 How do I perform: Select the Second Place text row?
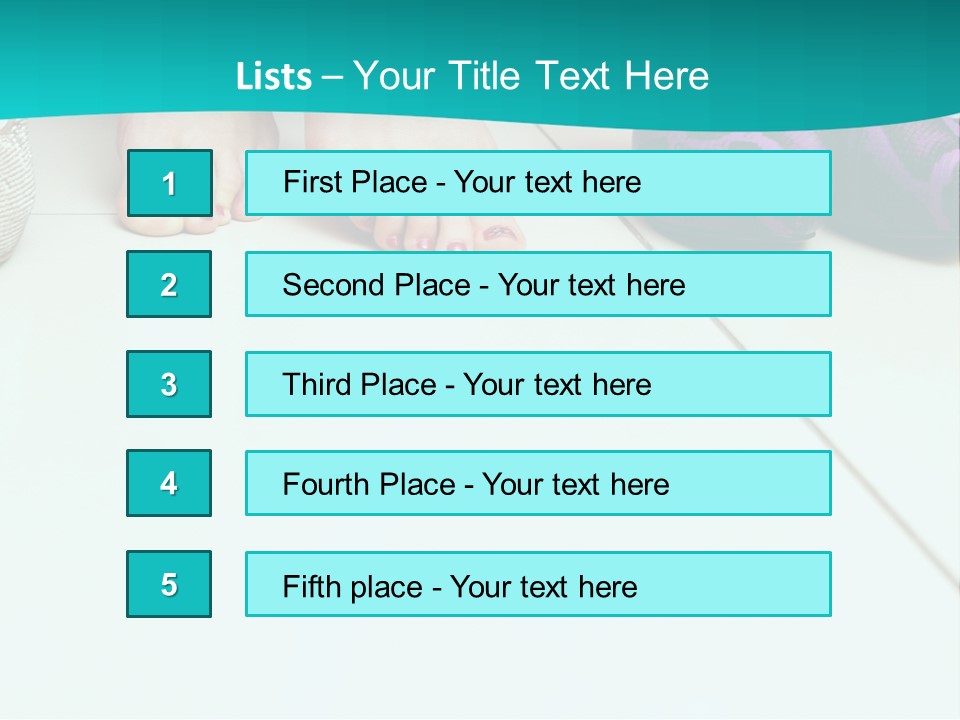coord(538,284)
